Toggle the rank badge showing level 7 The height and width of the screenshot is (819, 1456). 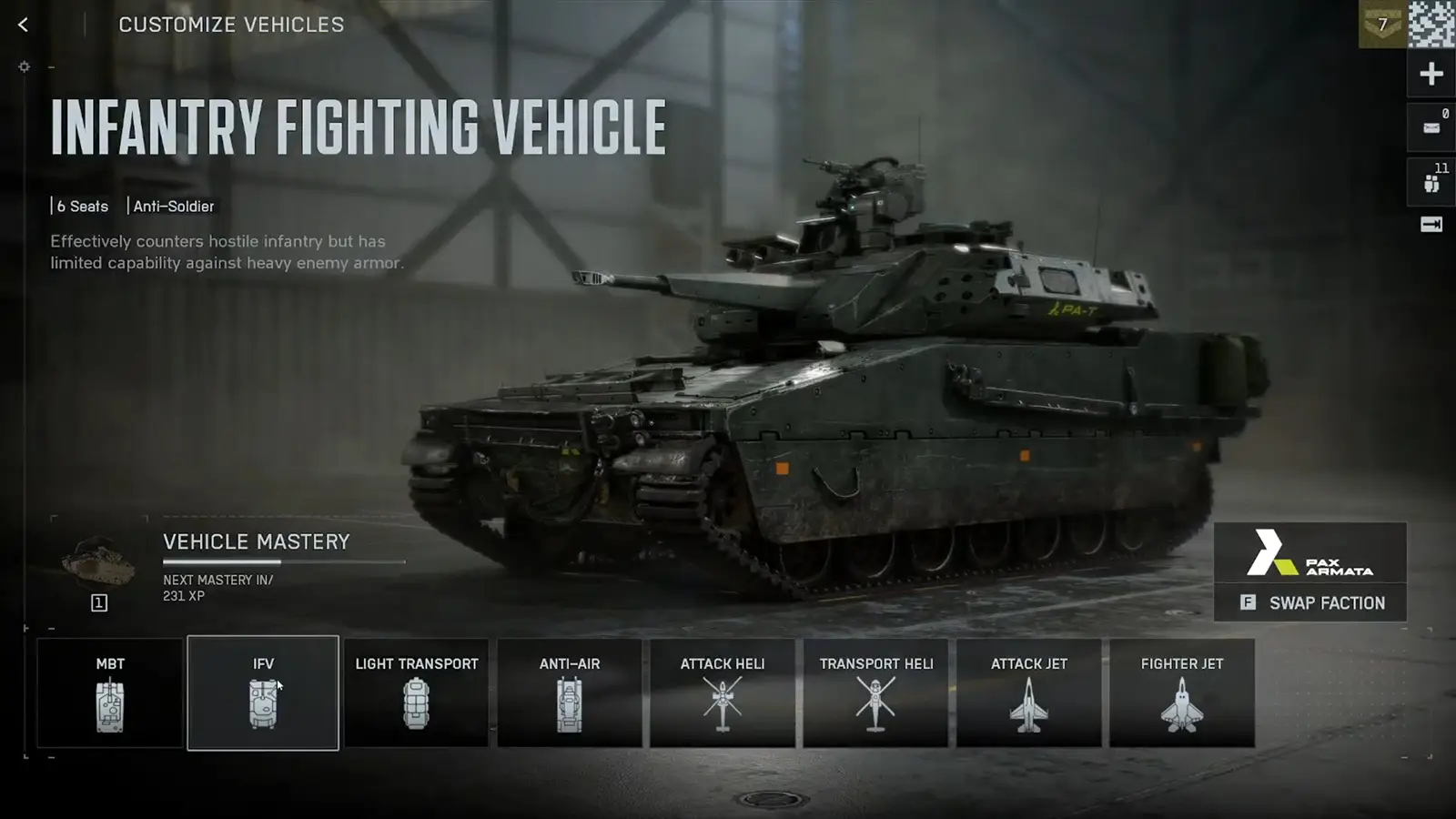1382,25
